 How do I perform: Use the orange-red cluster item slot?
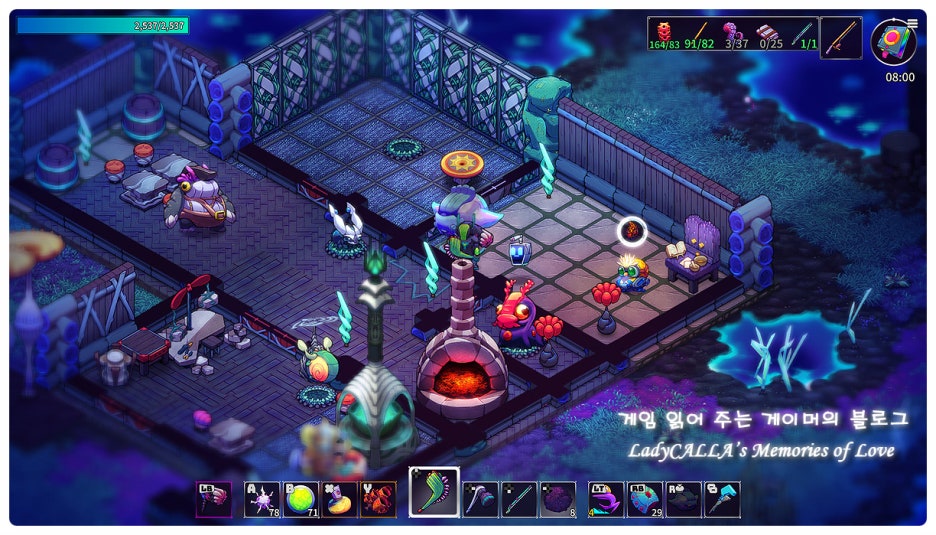point(378,498)
